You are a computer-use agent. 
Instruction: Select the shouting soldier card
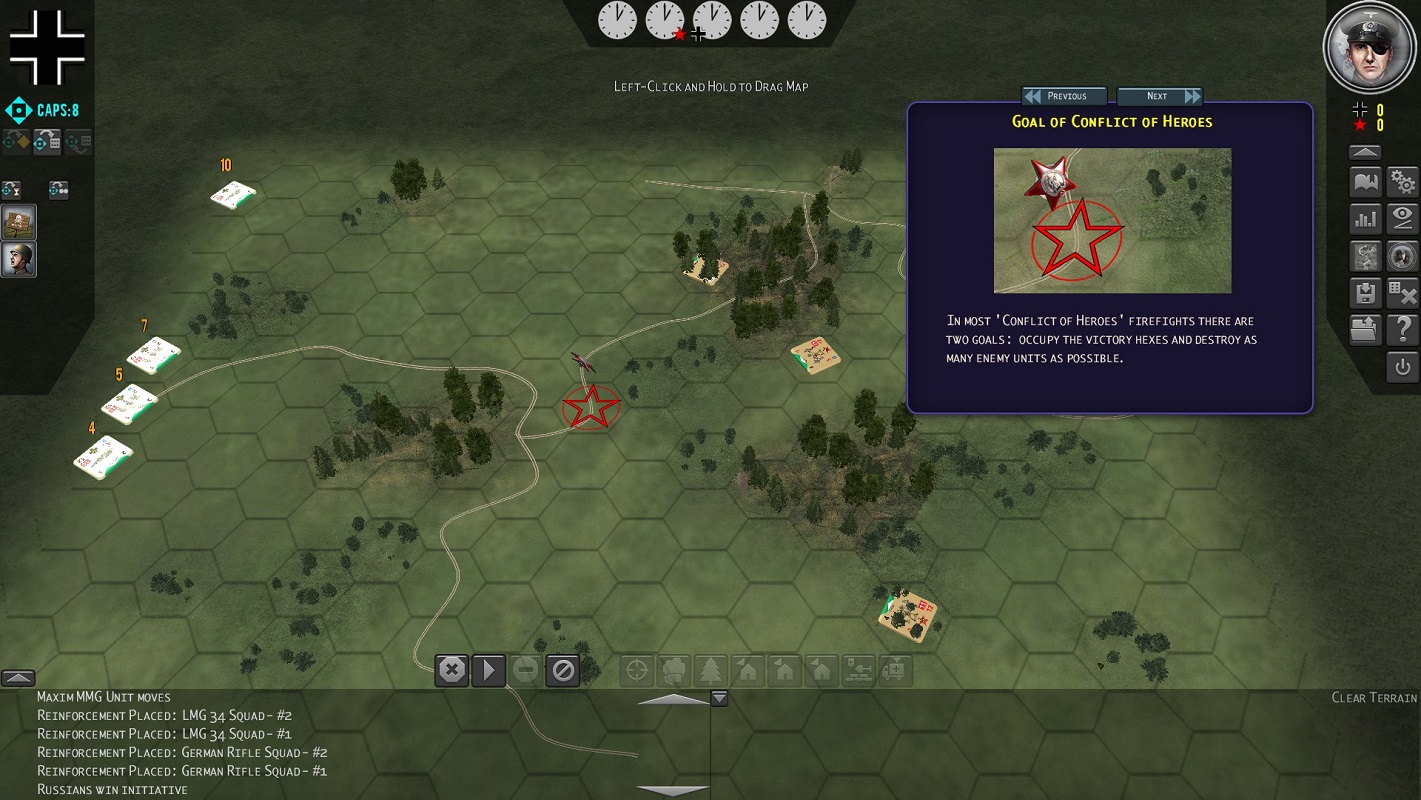click(x=19, y=259)
